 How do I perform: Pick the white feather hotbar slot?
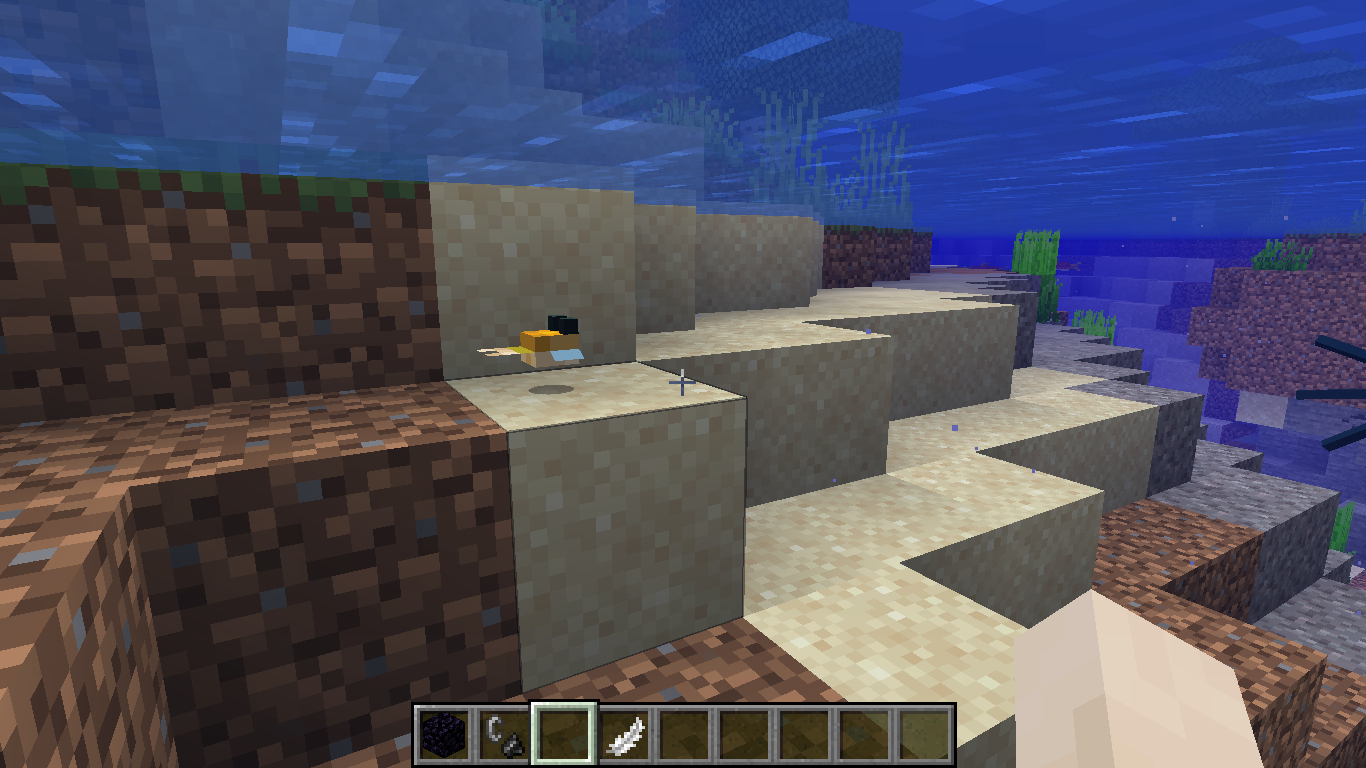[x=625, y=735]
